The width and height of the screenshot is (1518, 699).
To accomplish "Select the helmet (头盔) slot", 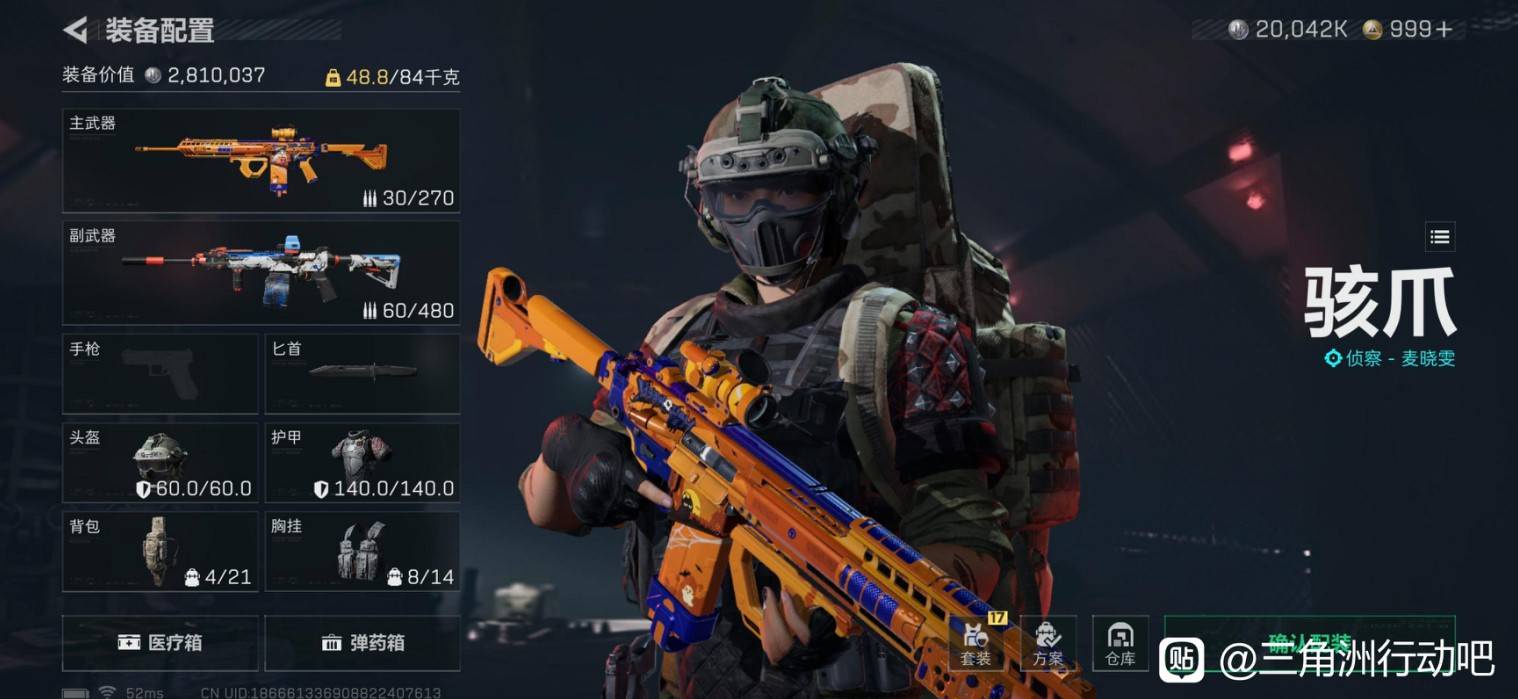I will [x=160, y=462].
